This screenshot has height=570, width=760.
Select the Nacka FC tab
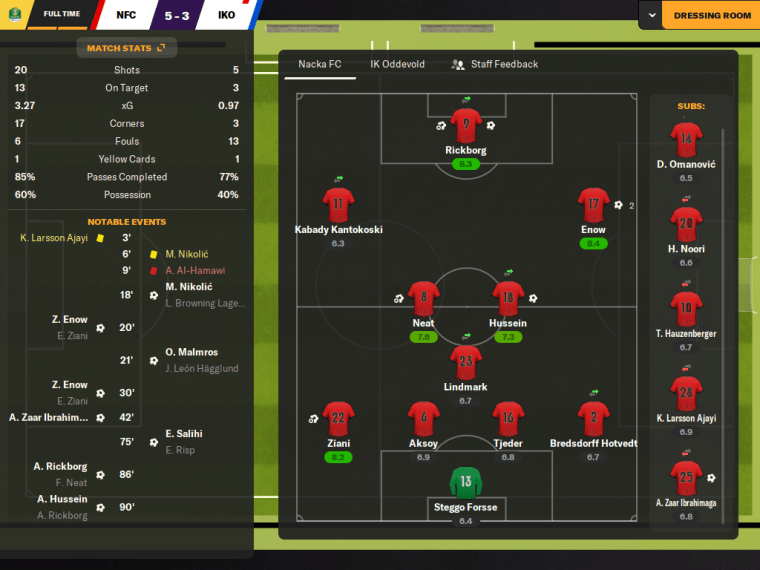321,64
